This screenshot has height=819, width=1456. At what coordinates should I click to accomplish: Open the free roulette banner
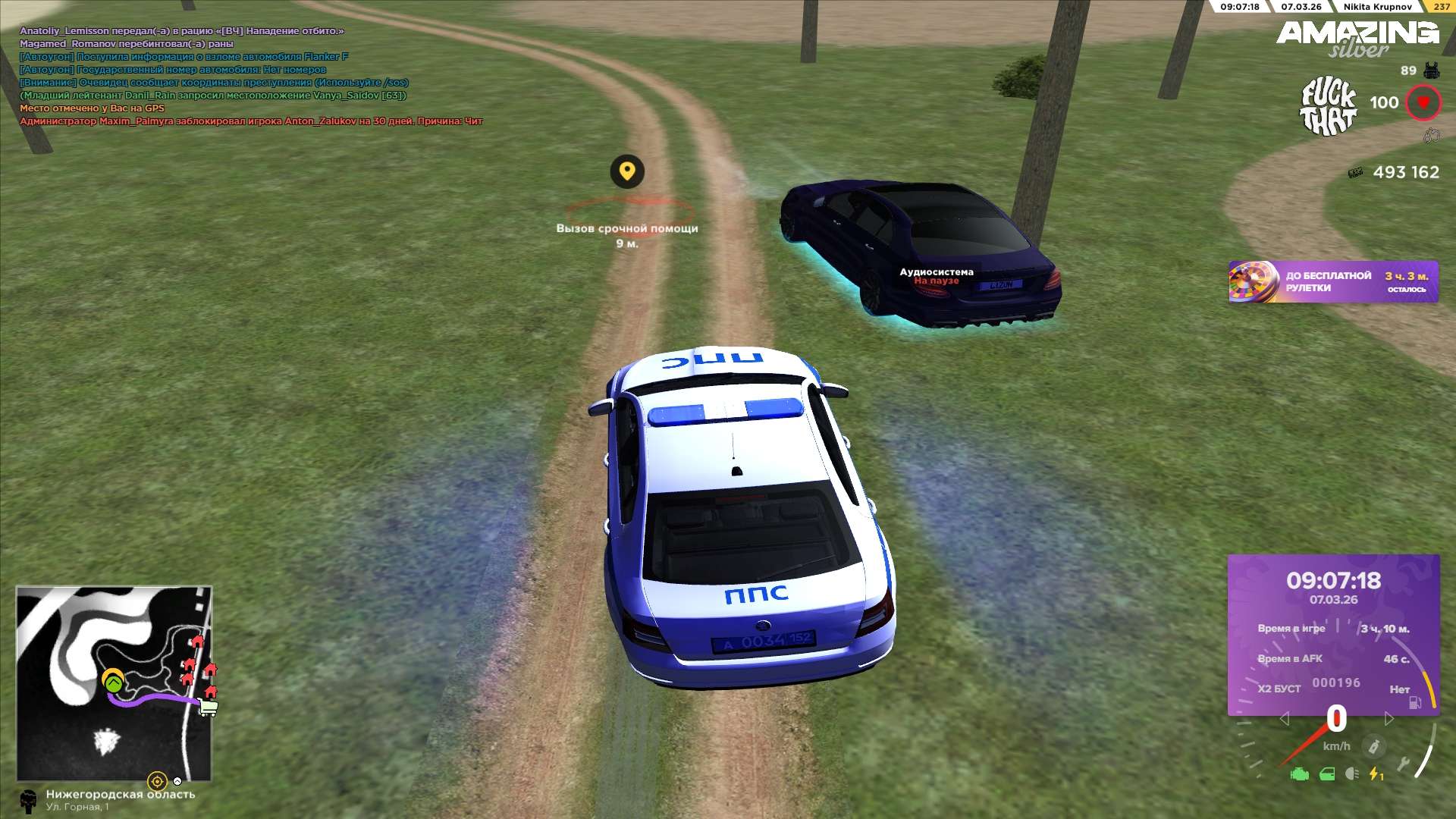(1332, 282)
